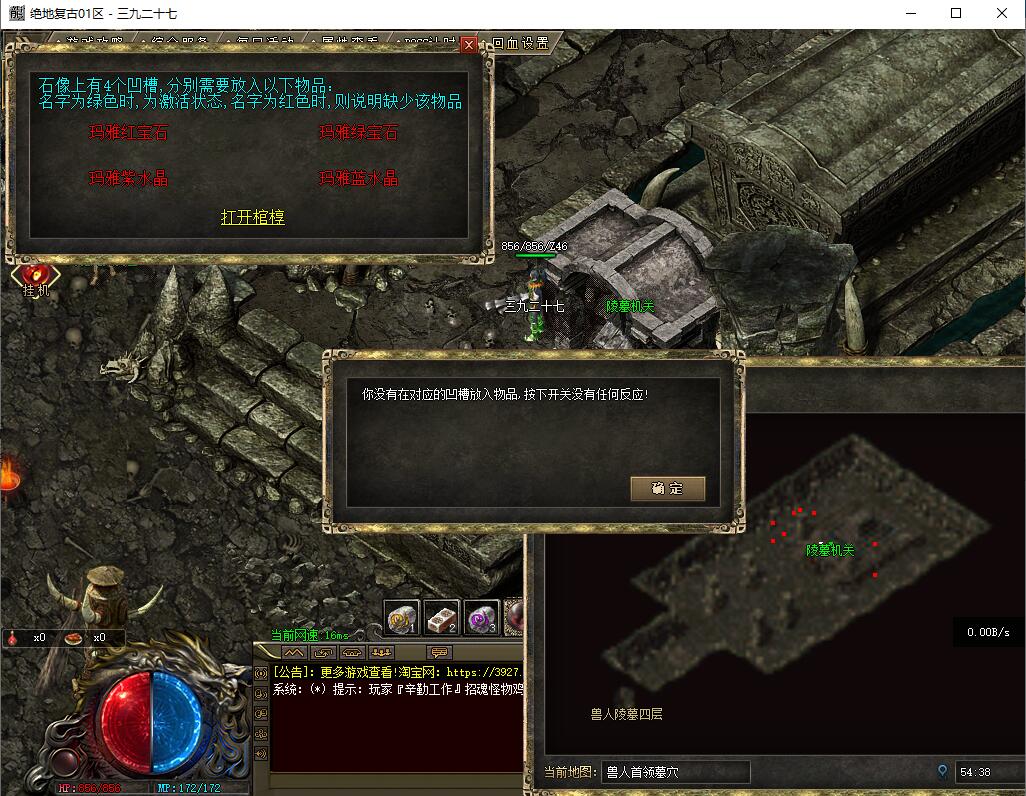Click the chat speech bubble button
1026x796 pixels.
[439, 653]
